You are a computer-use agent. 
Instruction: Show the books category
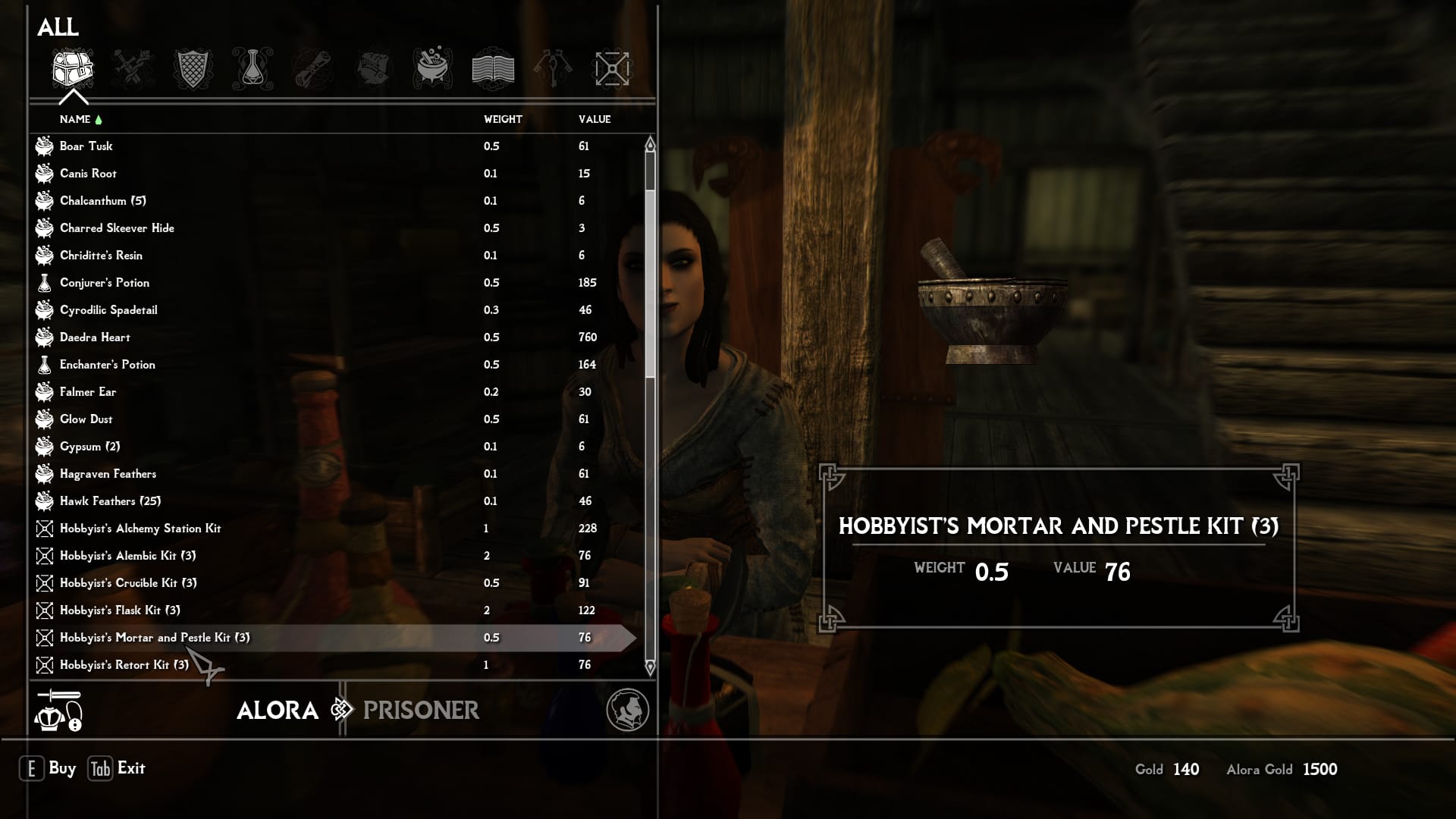(x=493, y=69)
